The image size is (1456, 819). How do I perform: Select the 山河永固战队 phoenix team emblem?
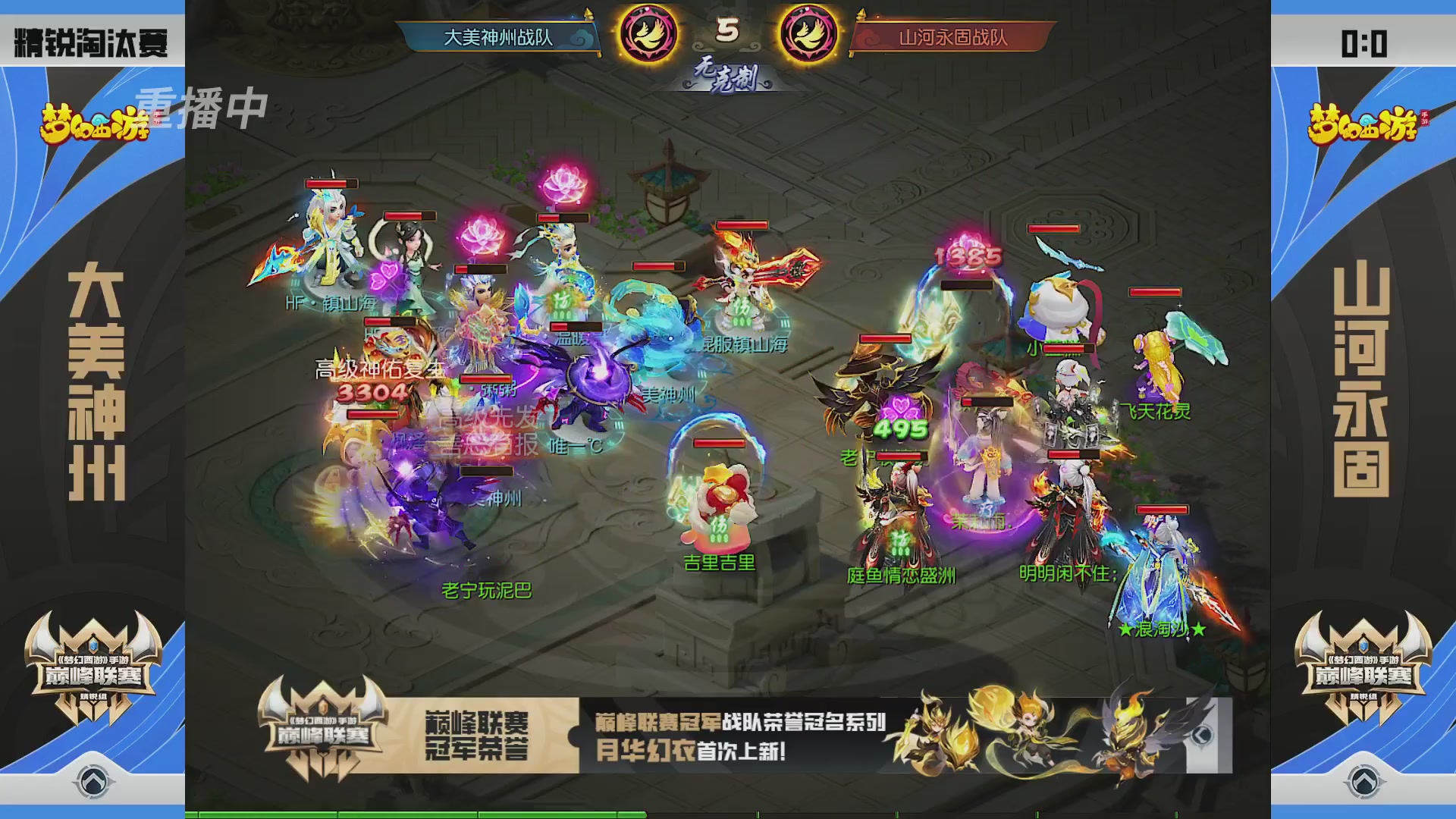pos(808,33)
